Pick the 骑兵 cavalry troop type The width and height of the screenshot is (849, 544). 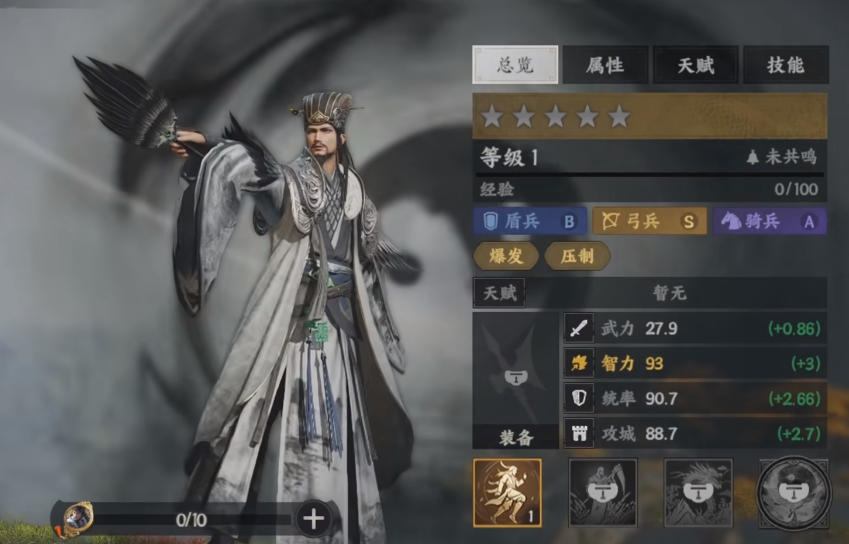[x=770, y=221]
